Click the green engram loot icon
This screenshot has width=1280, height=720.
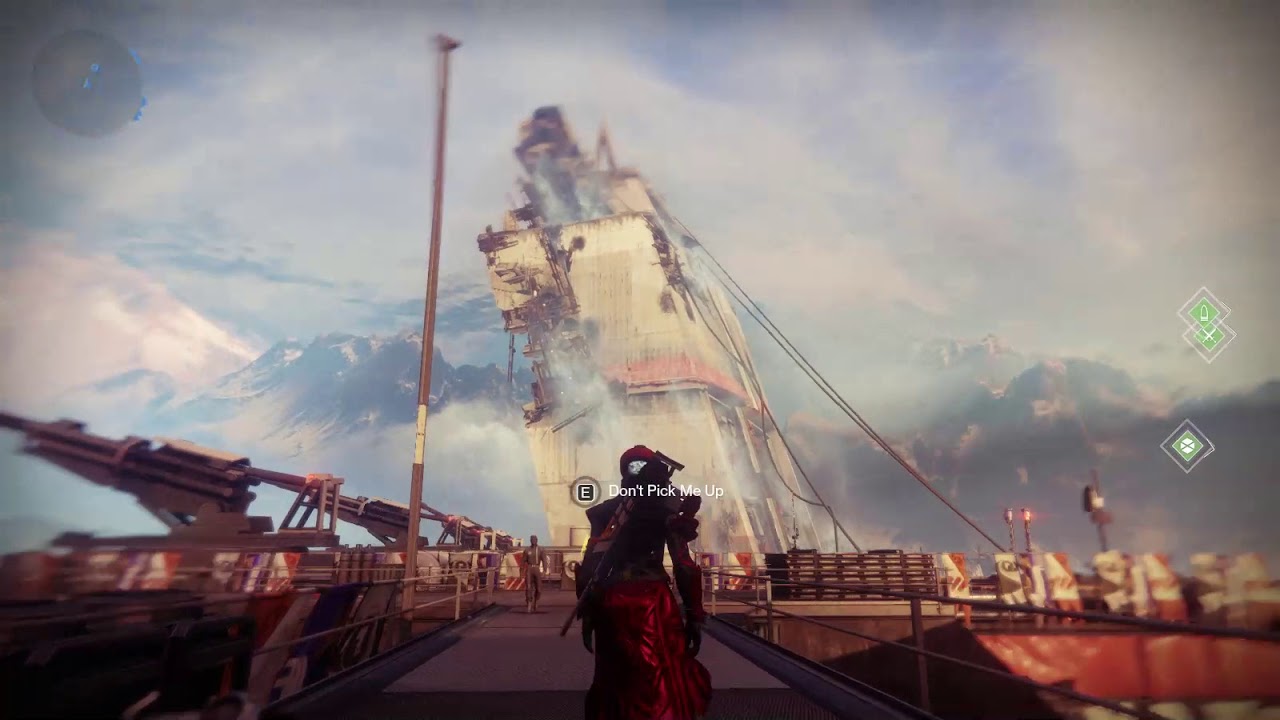coord(1188,443)
